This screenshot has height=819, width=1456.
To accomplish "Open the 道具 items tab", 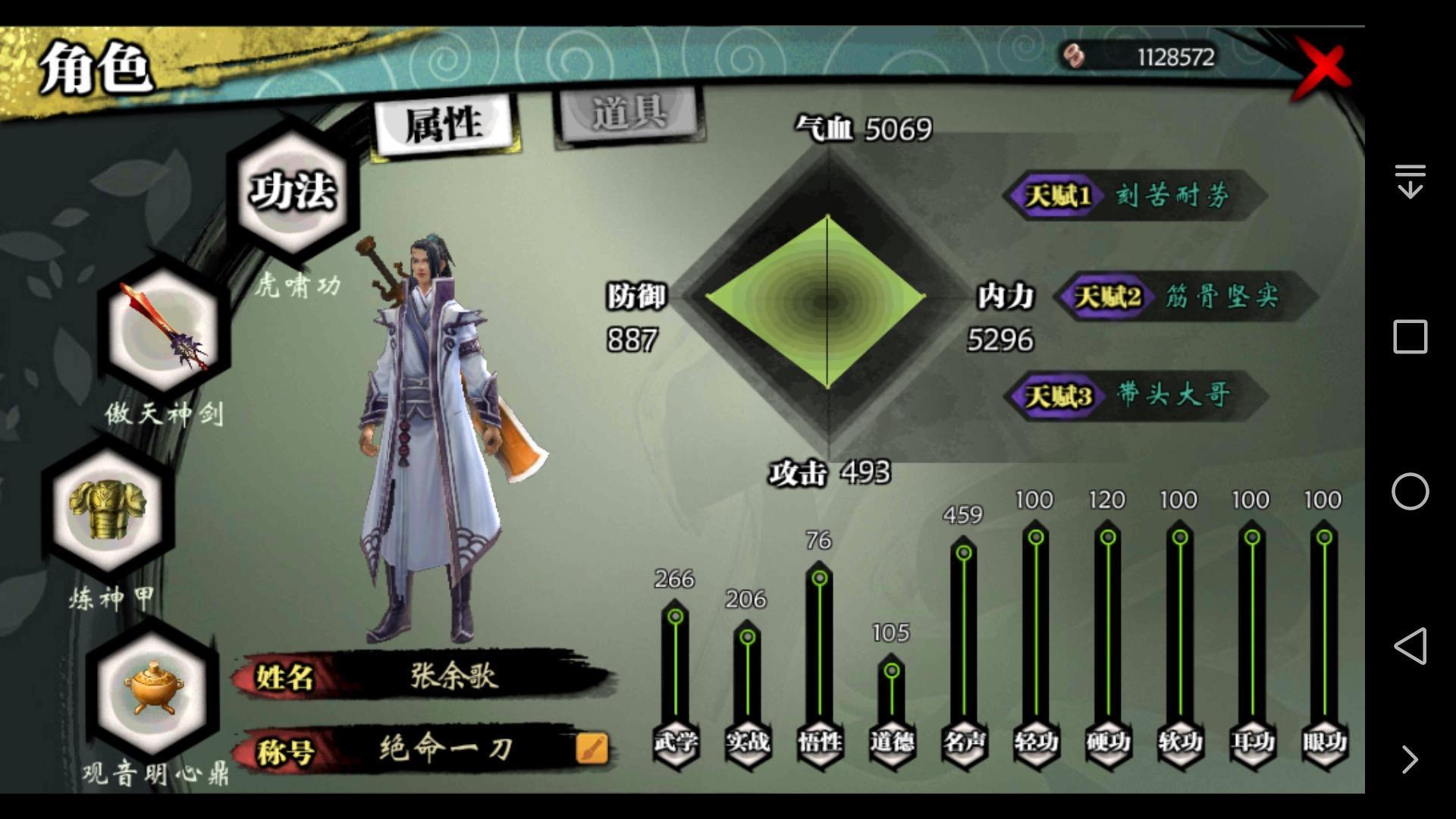I will [x=629, y=115].
